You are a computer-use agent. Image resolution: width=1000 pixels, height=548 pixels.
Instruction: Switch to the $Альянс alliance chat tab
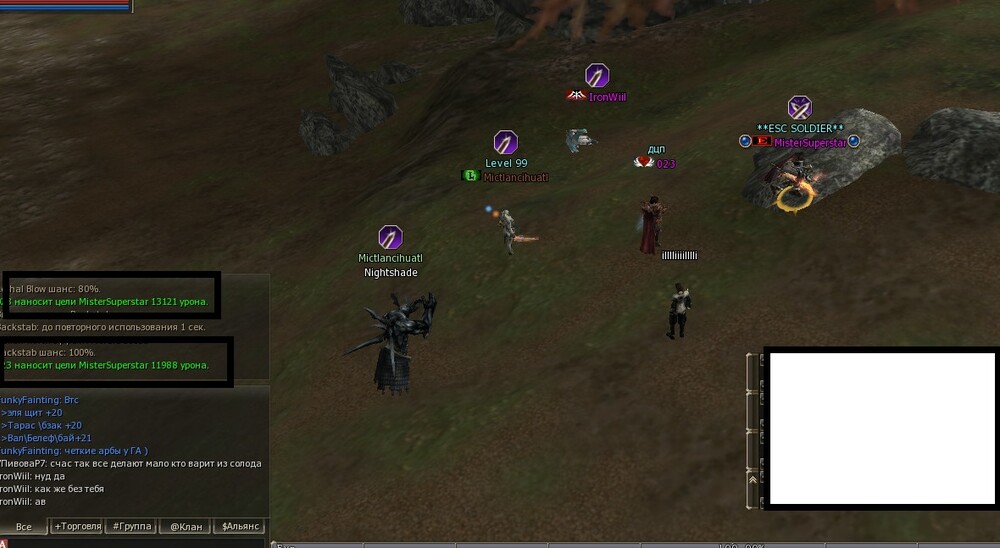coord(240,526)
